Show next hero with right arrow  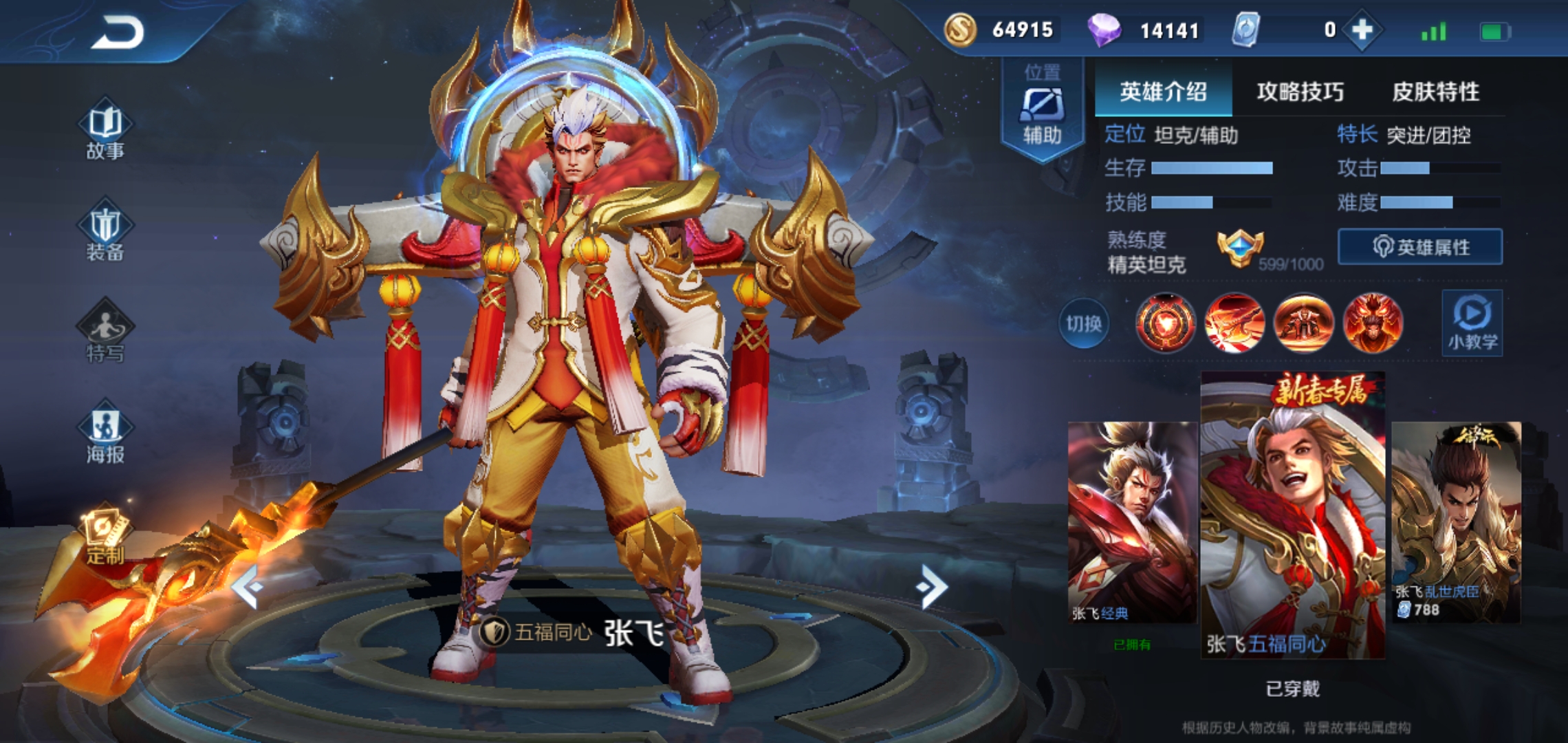(931, 586)
